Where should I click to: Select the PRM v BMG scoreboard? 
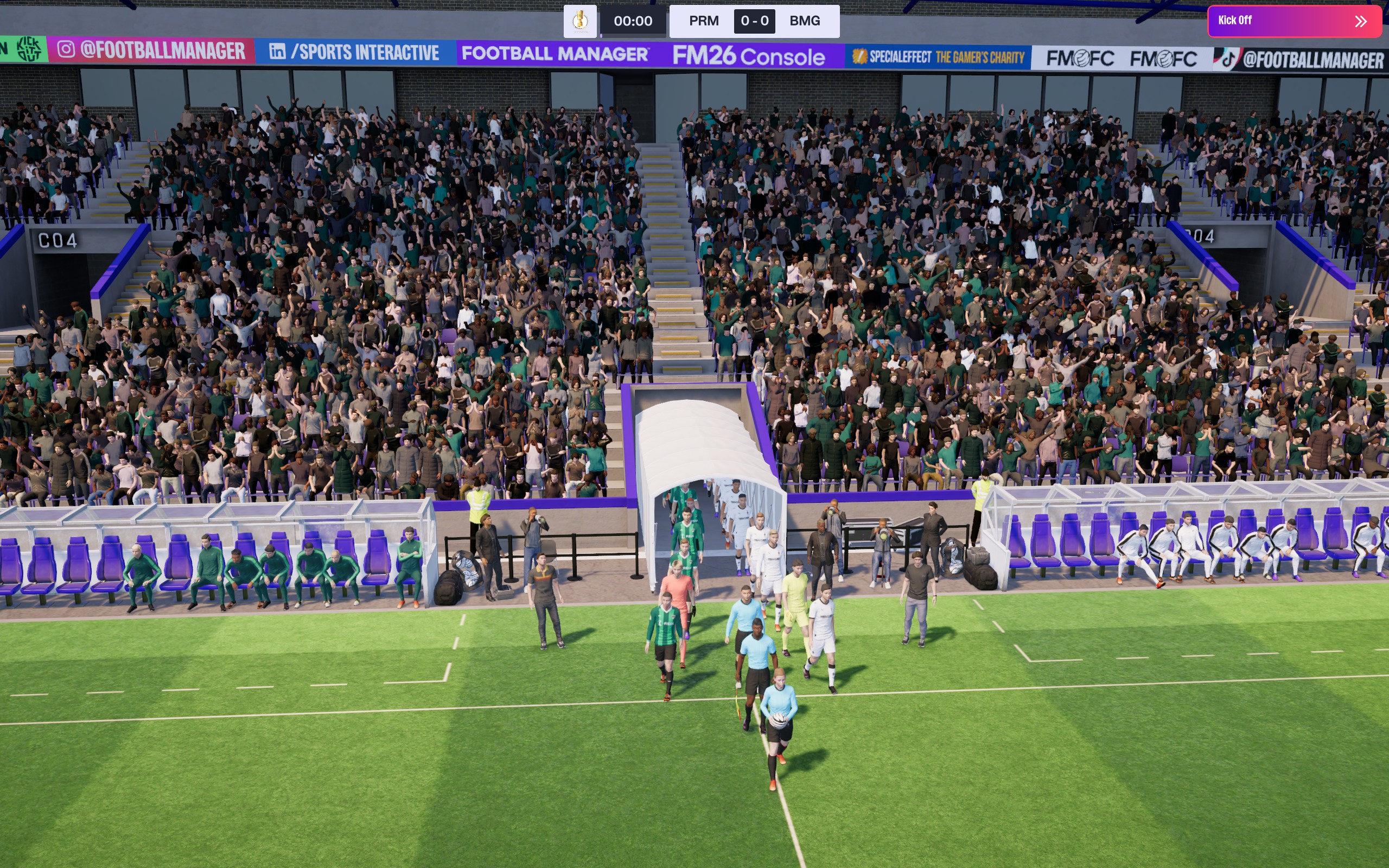click(754, 21)
